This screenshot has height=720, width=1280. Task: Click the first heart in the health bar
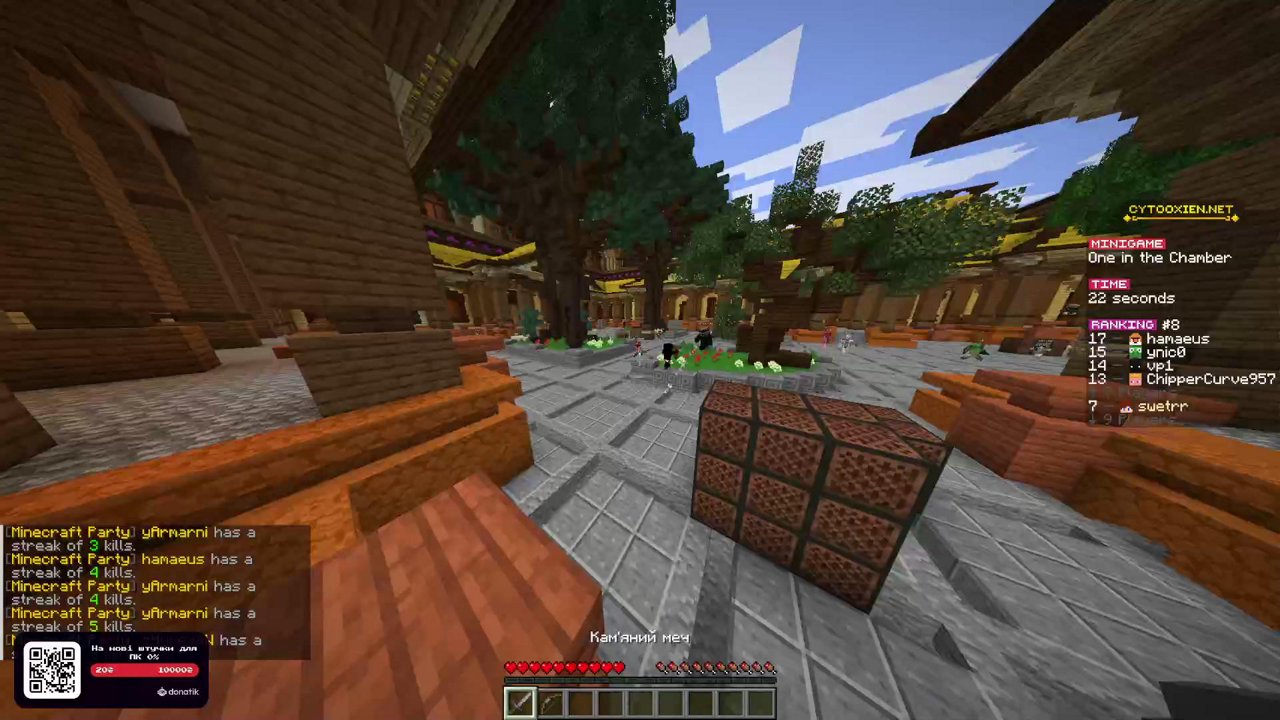tap(511, 667)
